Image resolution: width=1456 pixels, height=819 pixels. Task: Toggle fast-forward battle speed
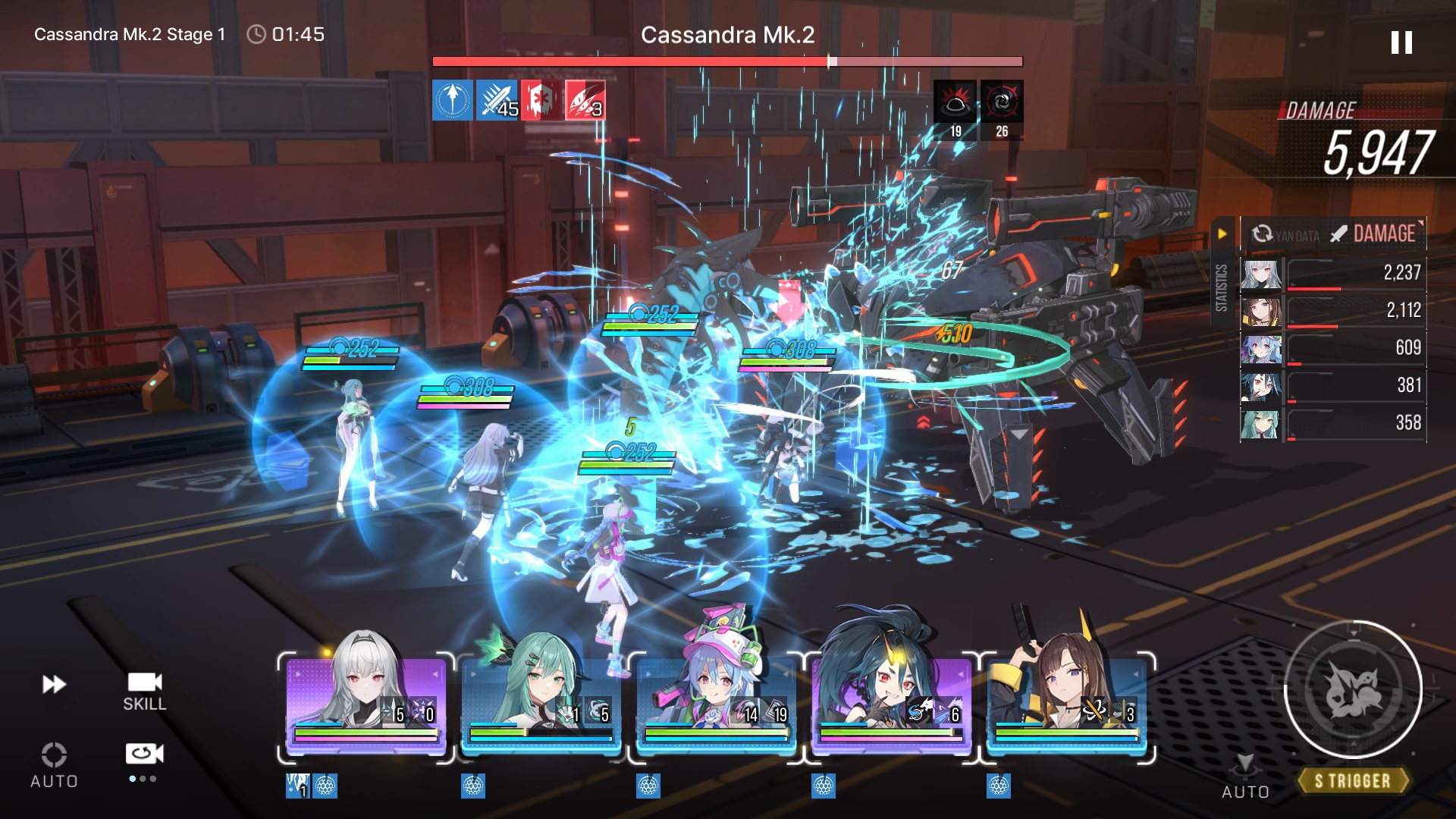pyautogui.click(x=54, y=684)
